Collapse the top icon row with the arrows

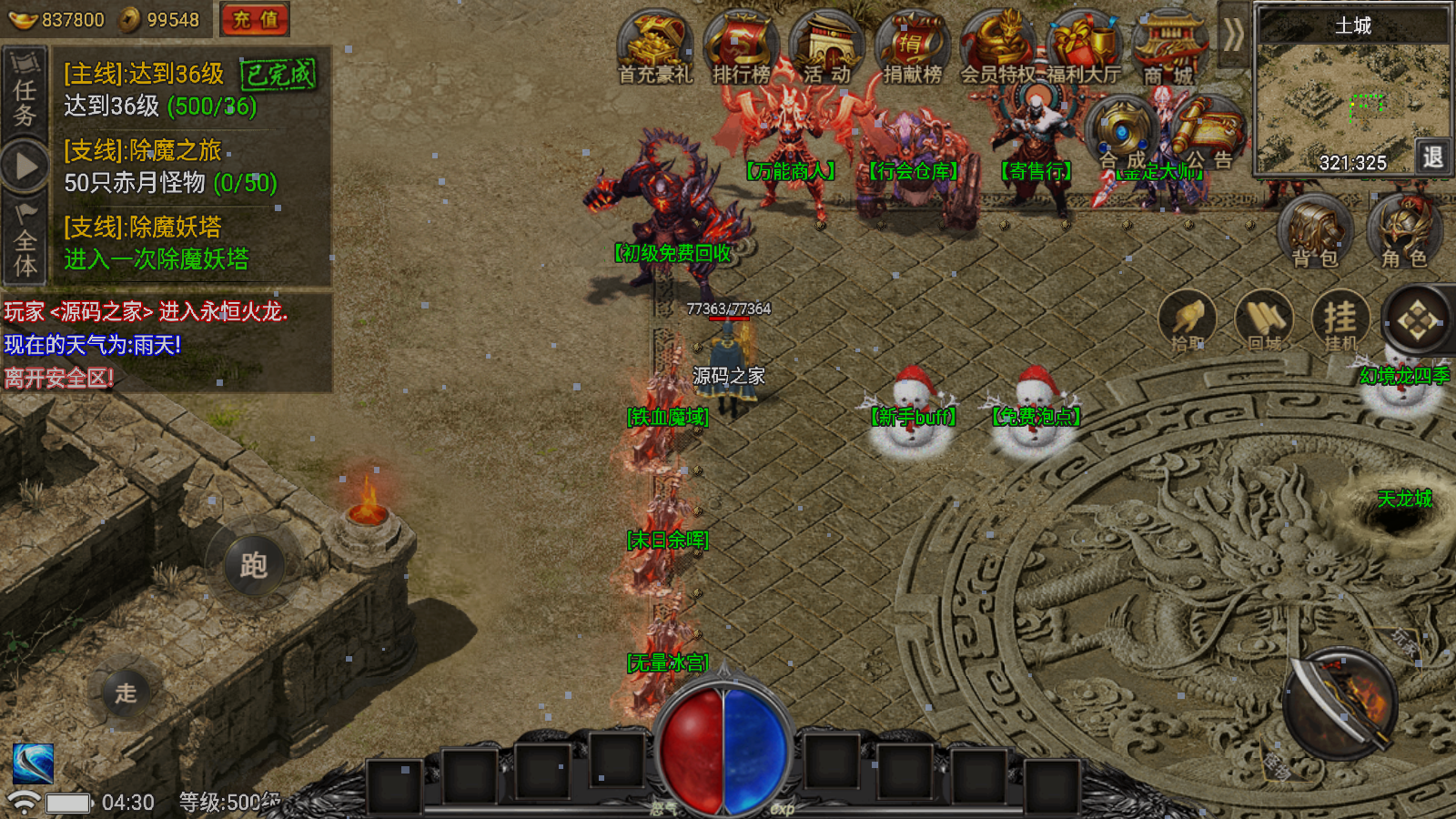pos(1233,36)
